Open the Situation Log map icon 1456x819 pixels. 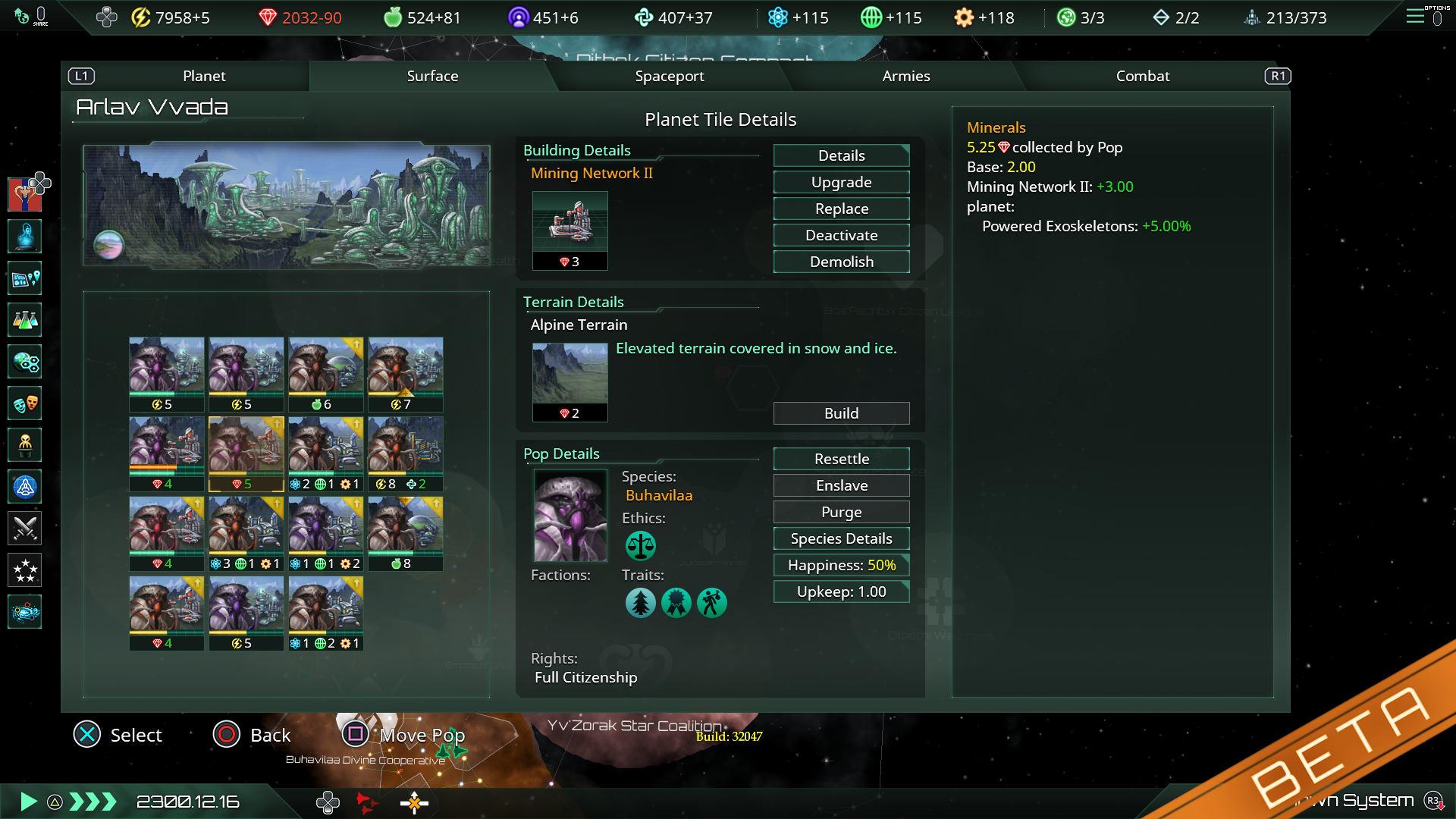tap(25, 278)
